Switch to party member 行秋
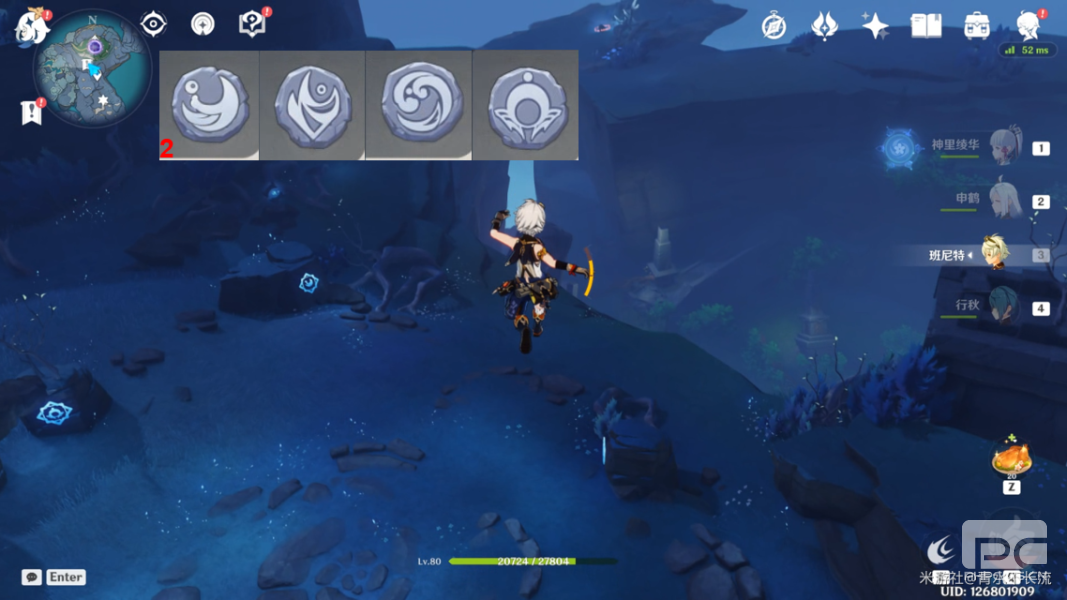The image size is (1067, 600). coord(1003,308)
